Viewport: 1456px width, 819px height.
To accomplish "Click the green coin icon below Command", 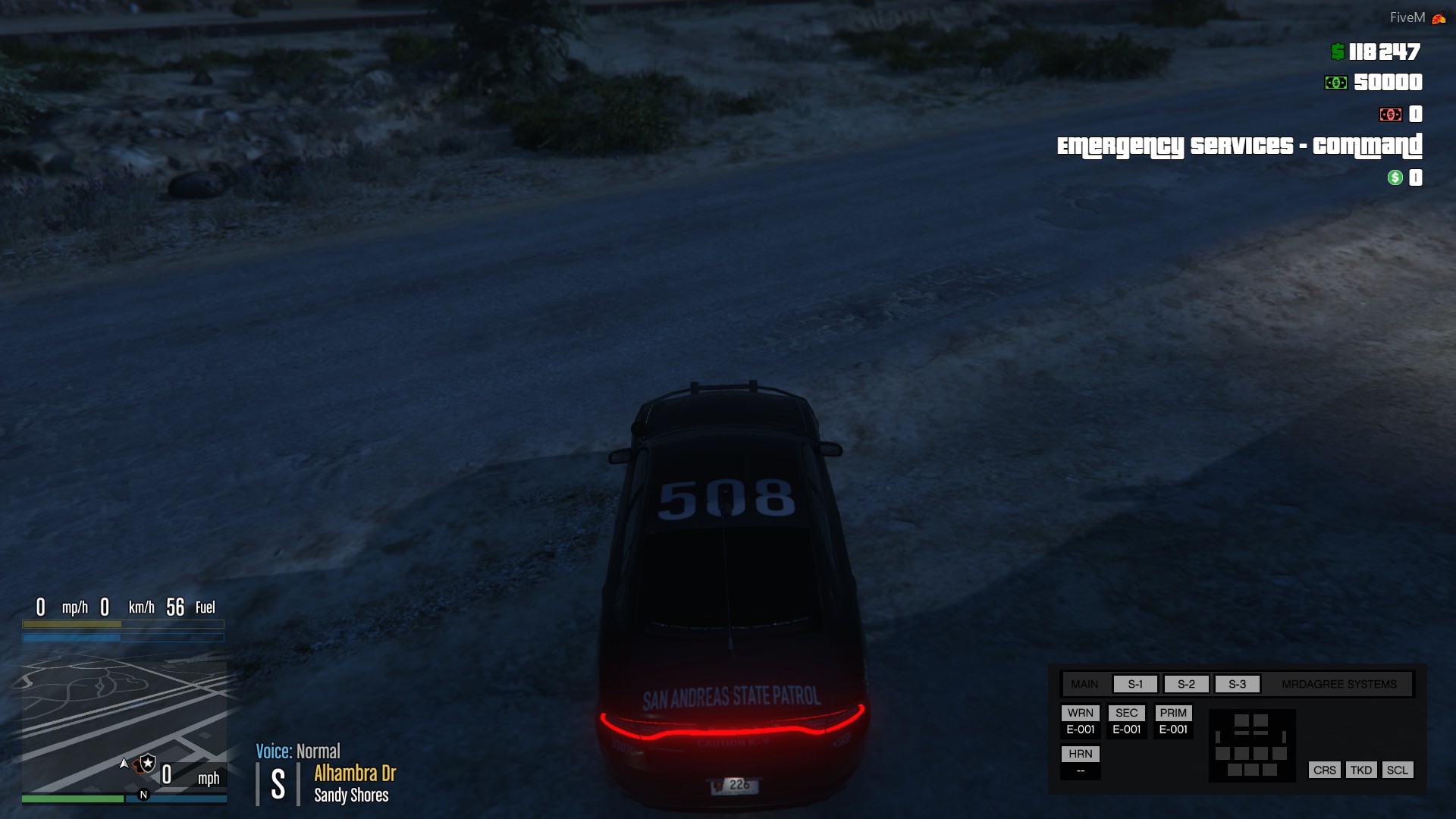I will [1394, 178].
